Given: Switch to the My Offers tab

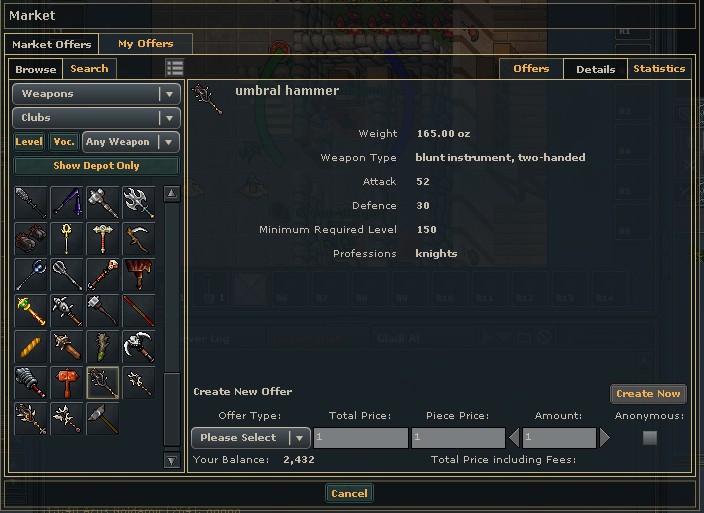Looking at the screenshot, I should pyautogui.click(x=145, y=44).
